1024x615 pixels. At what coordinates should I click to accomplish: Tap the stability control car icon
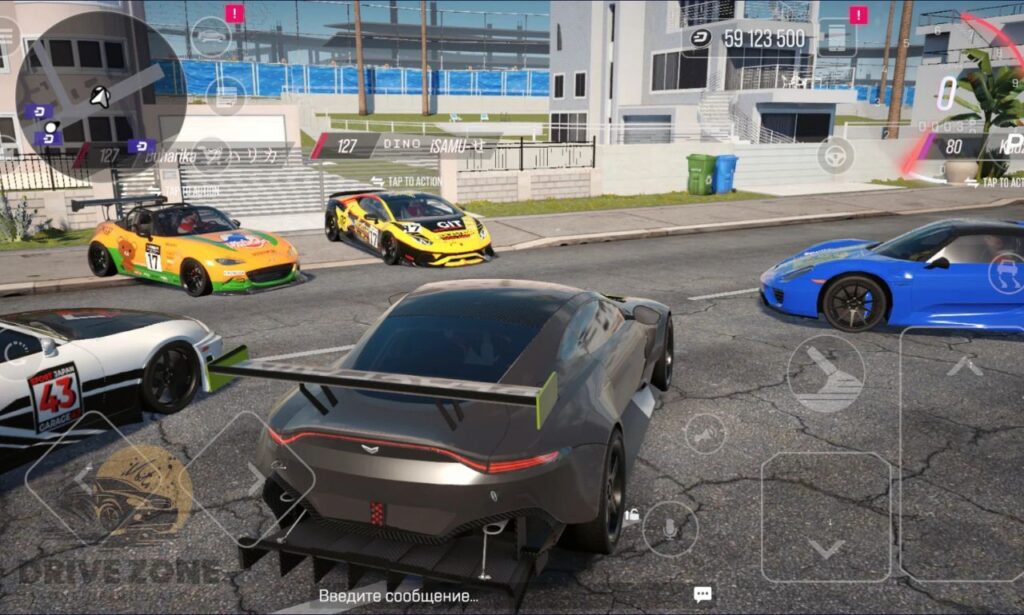[x=1006, y=273]
